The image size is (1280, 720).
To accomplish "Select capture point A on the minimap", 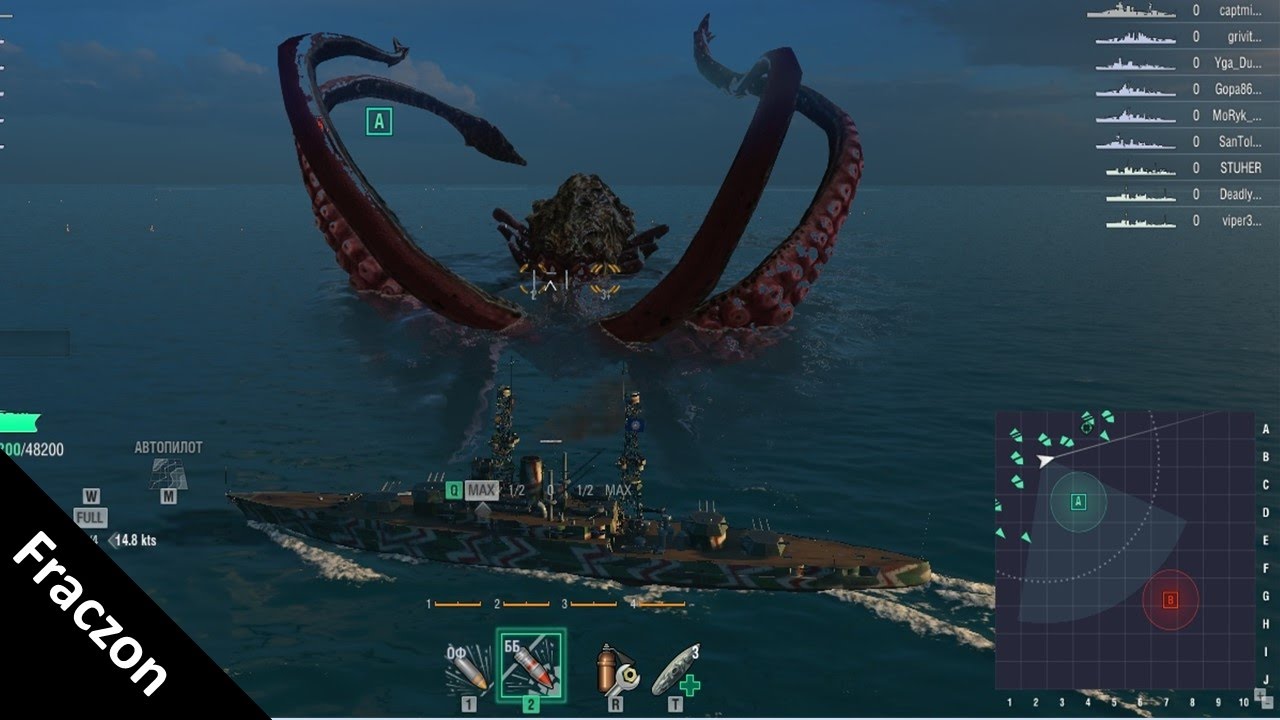I will click(1078, 502).
